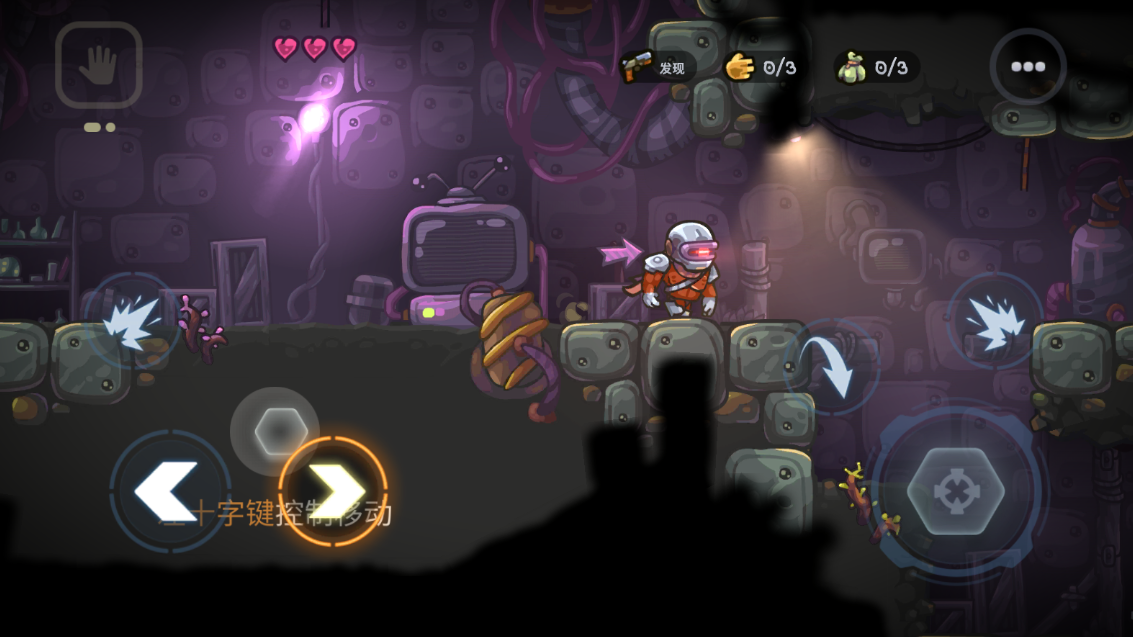Tap the small plain hexagon button
This screenshot has width=1133, height=637.
coord(274,432)
